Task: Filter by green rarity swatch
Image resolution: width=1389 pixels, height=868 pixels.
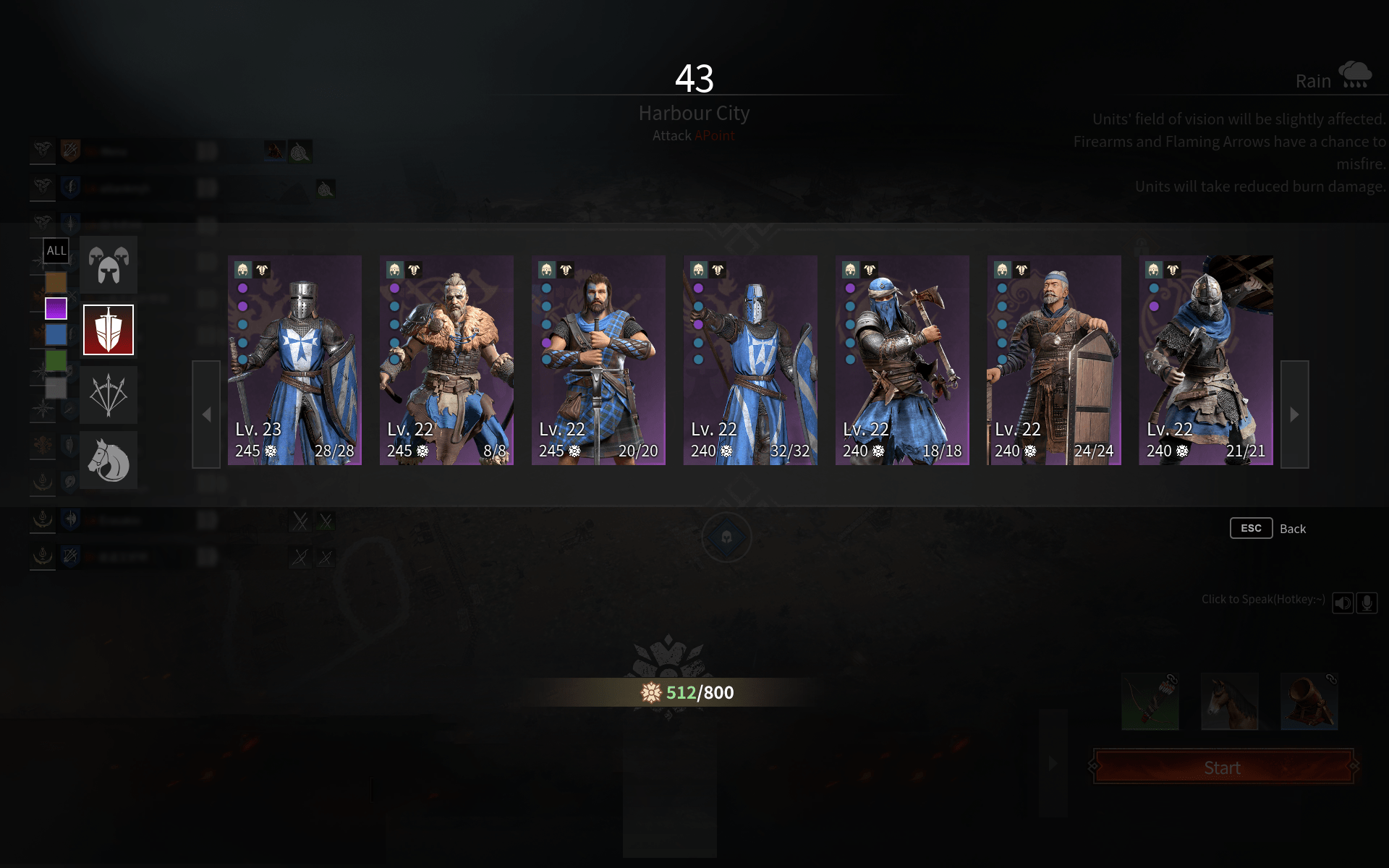Action: (56, 360)
